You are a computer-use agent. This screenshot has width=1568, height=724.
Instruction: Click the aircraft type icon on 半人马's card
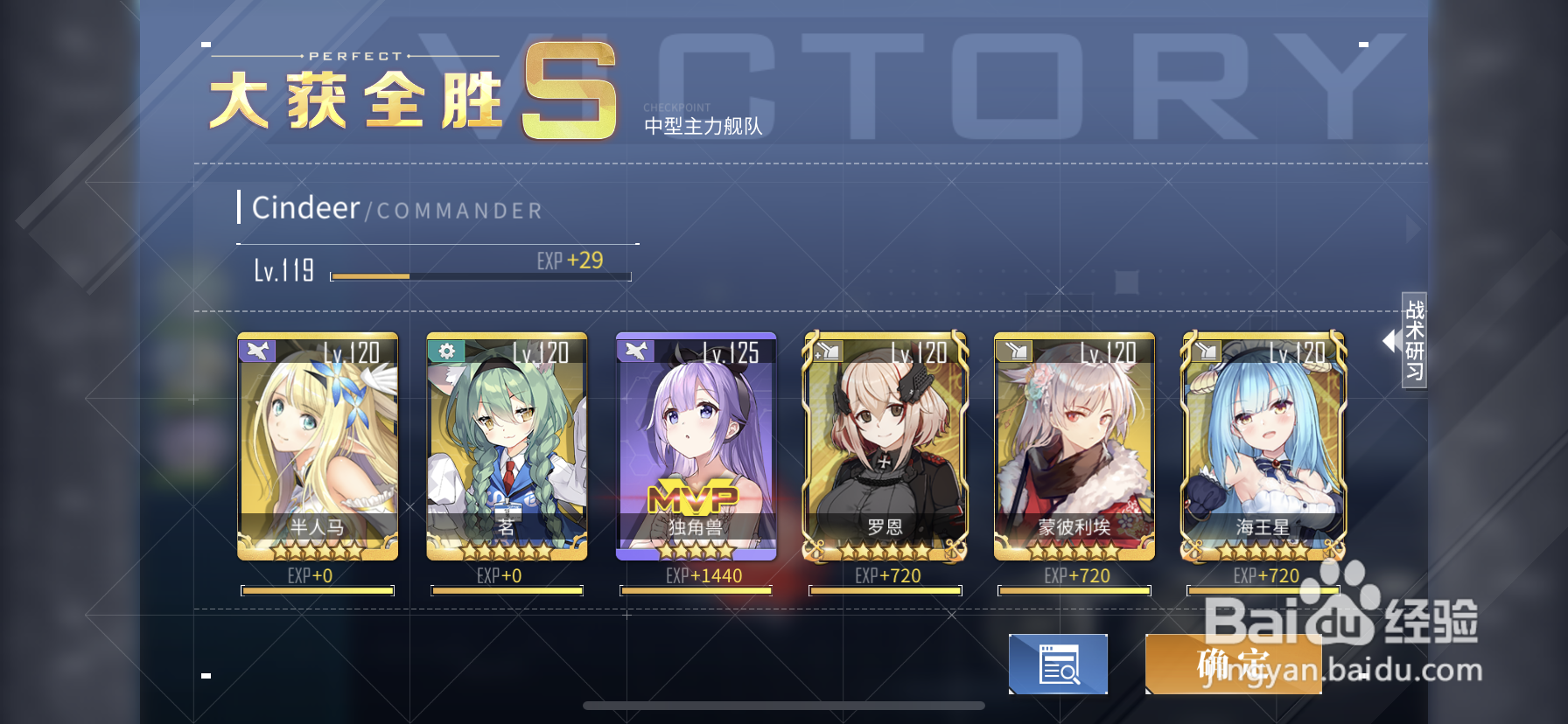point(257,350)
